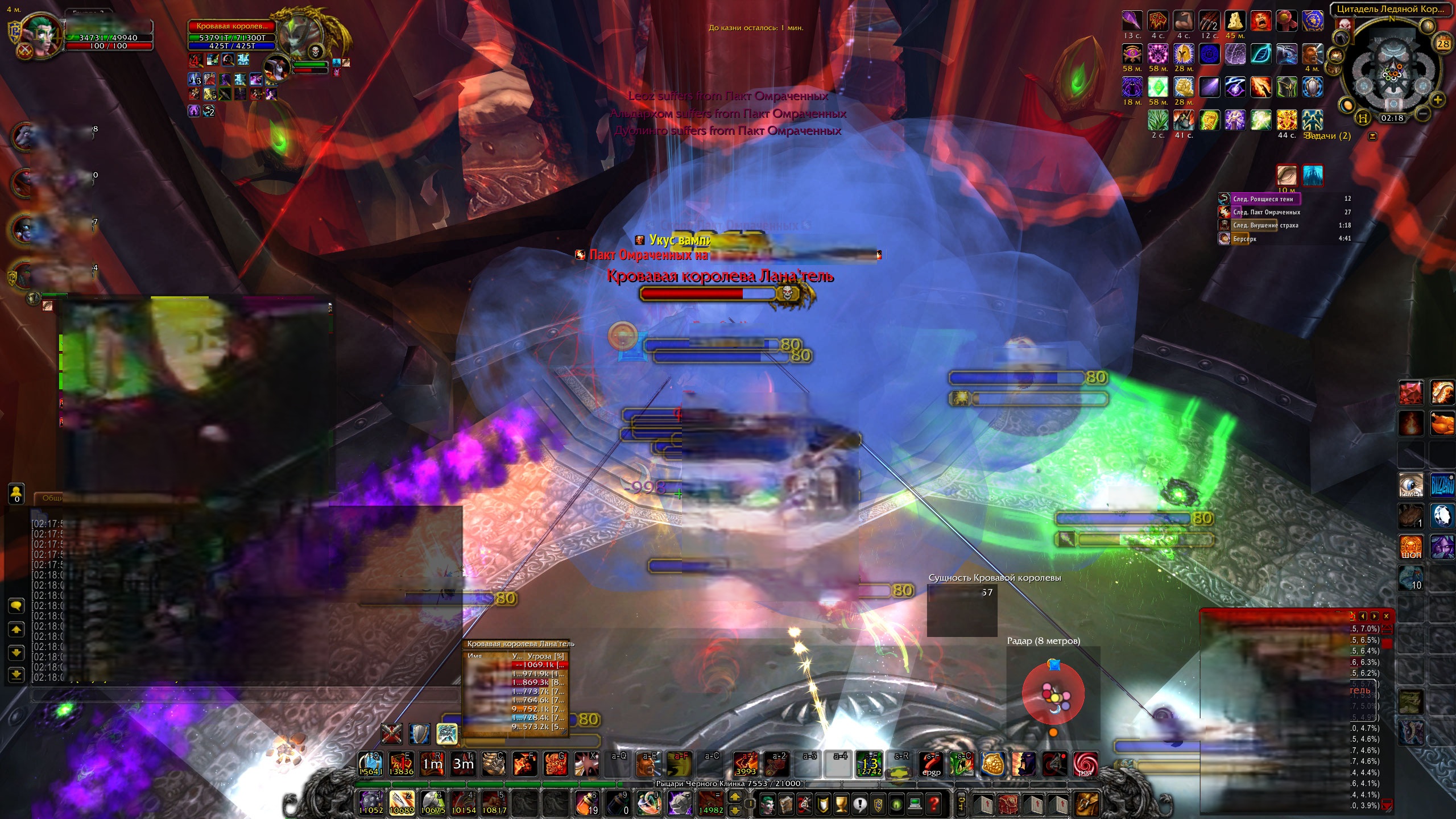Open the achievements goblet button
1456x819 pixels.
(x=841, y=804)
